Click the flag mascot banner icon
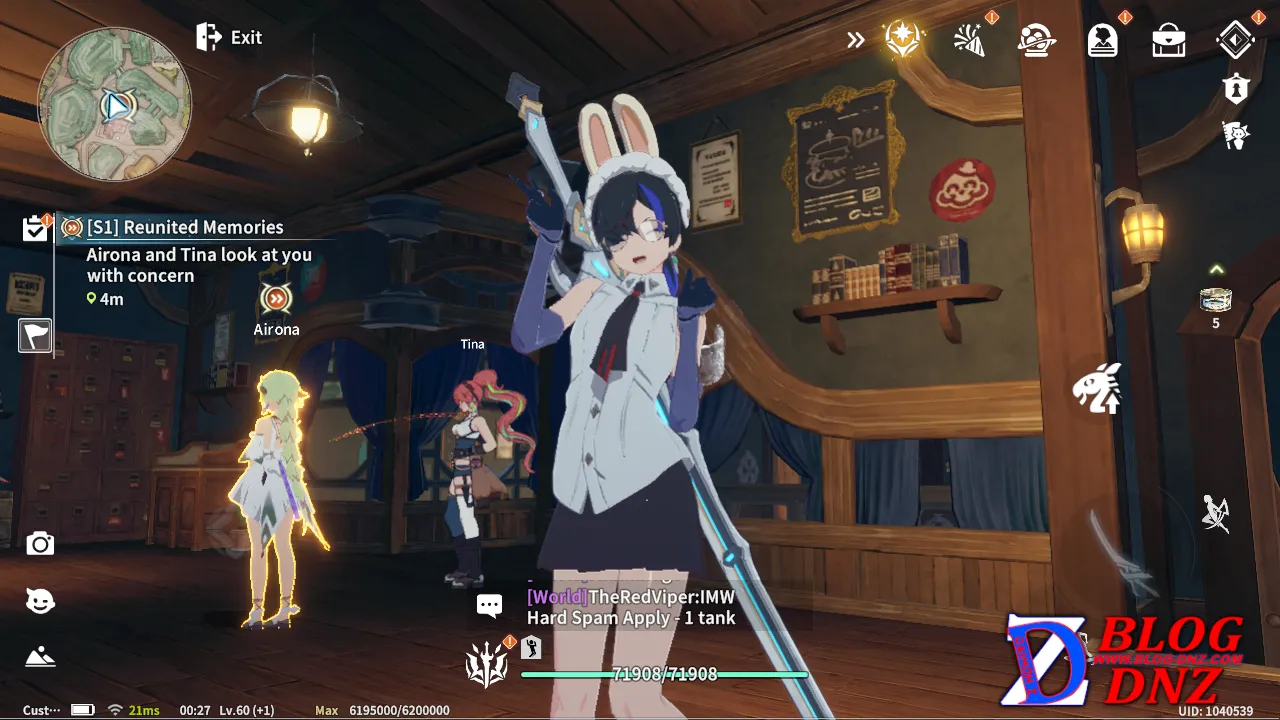Image resolution: width=1280 pixels, height=720 pixels. pyautogui.click(x=1236, y=135)
